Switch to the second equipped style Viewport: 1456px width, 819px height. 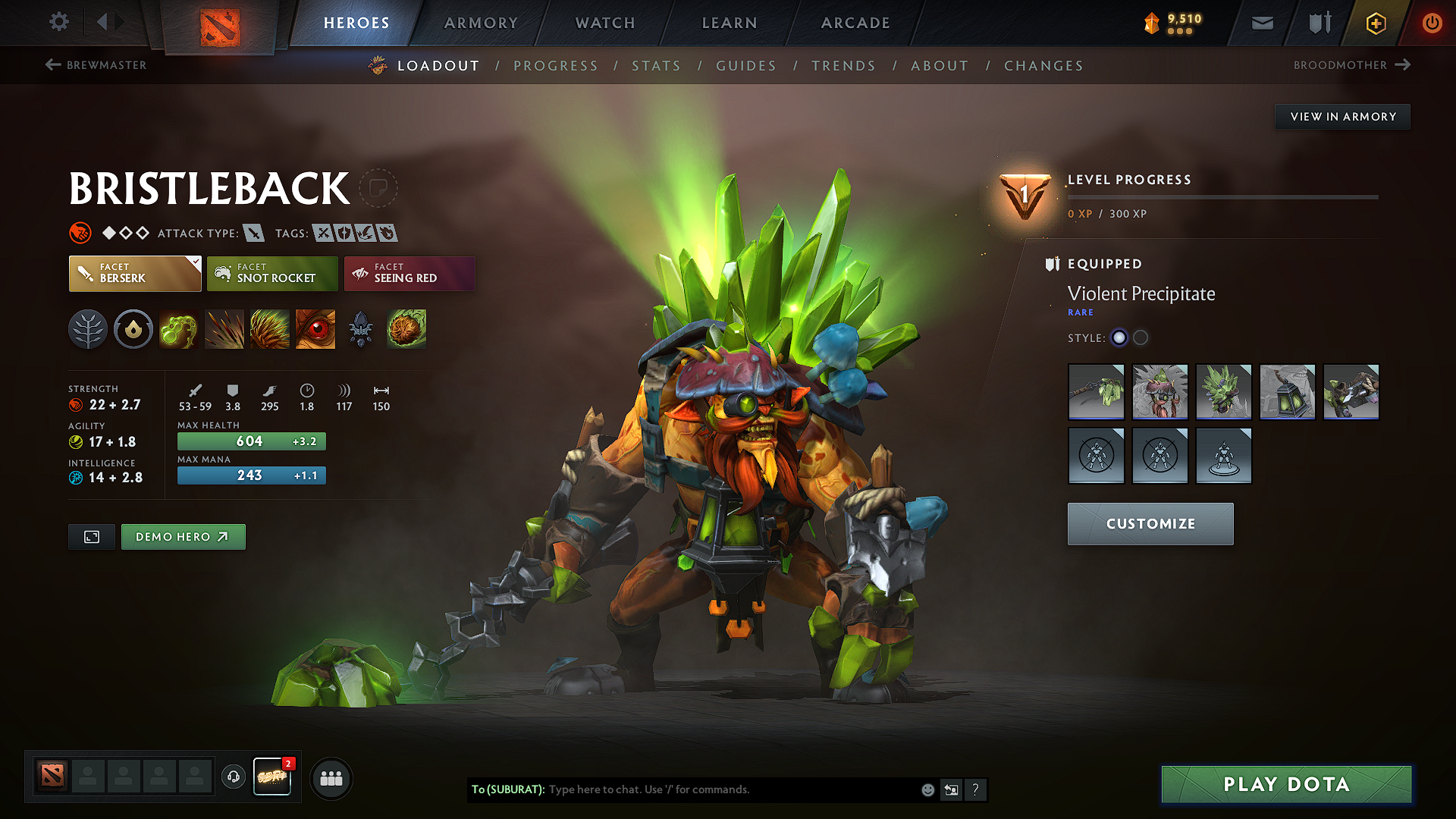click(x=1141, y=338)
